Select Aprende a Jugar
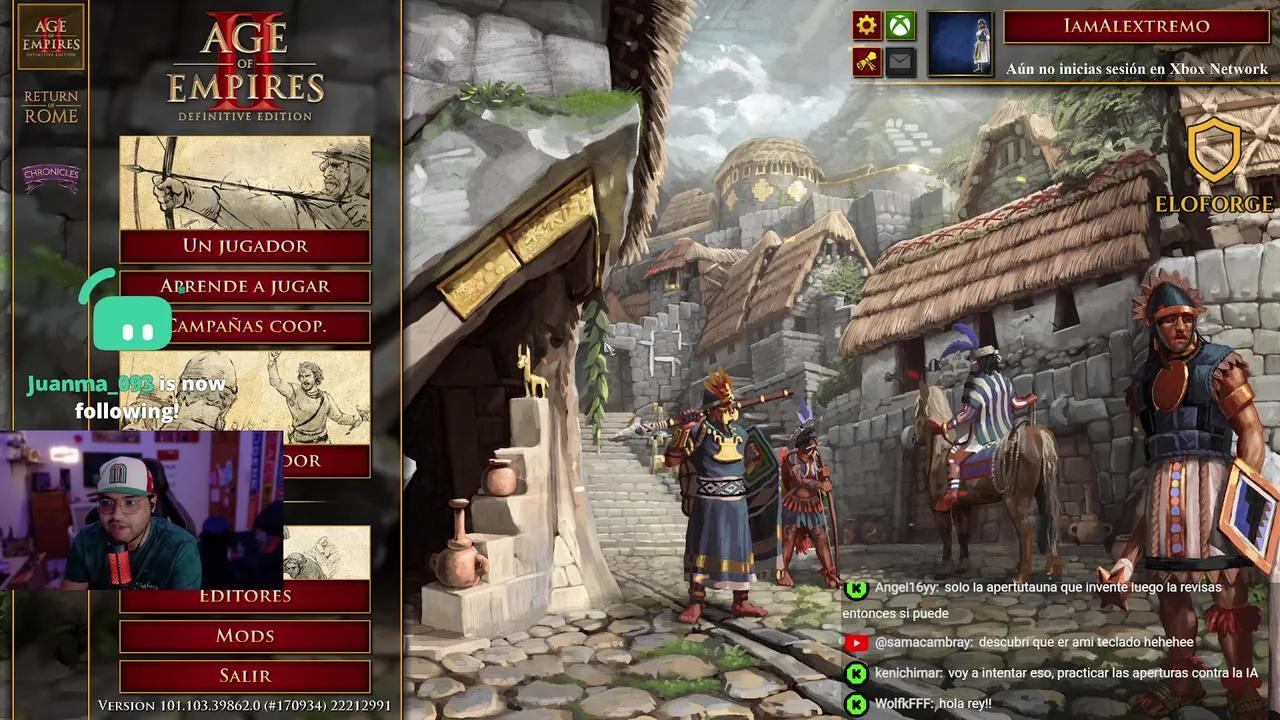The image size is (1280, 720). tap(245, 287)
